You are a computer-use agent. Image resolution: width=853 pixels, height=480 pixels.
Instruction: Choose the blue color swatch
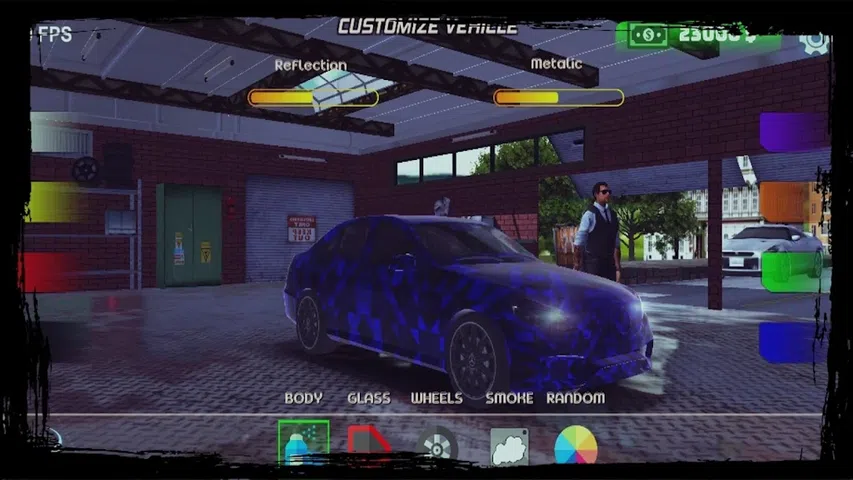[x=793, y=342]
